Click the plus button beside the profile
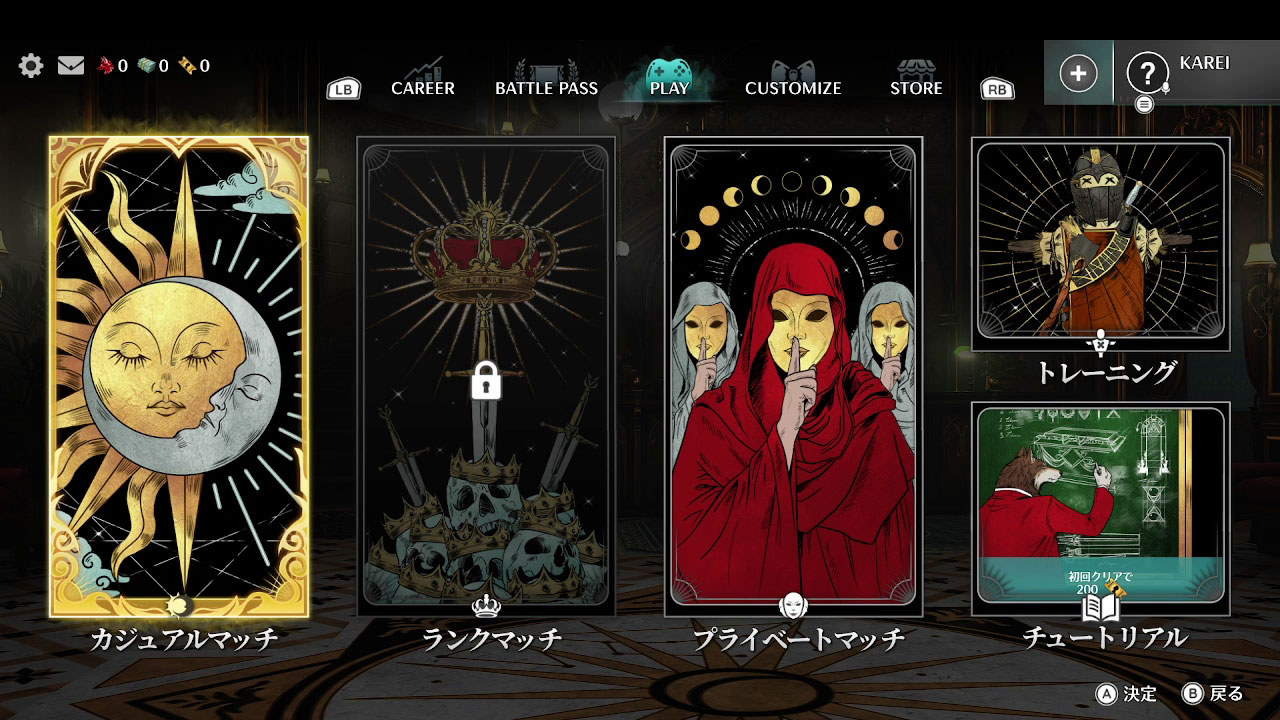The image size is (1280, 720). (x=1078, y=71)
